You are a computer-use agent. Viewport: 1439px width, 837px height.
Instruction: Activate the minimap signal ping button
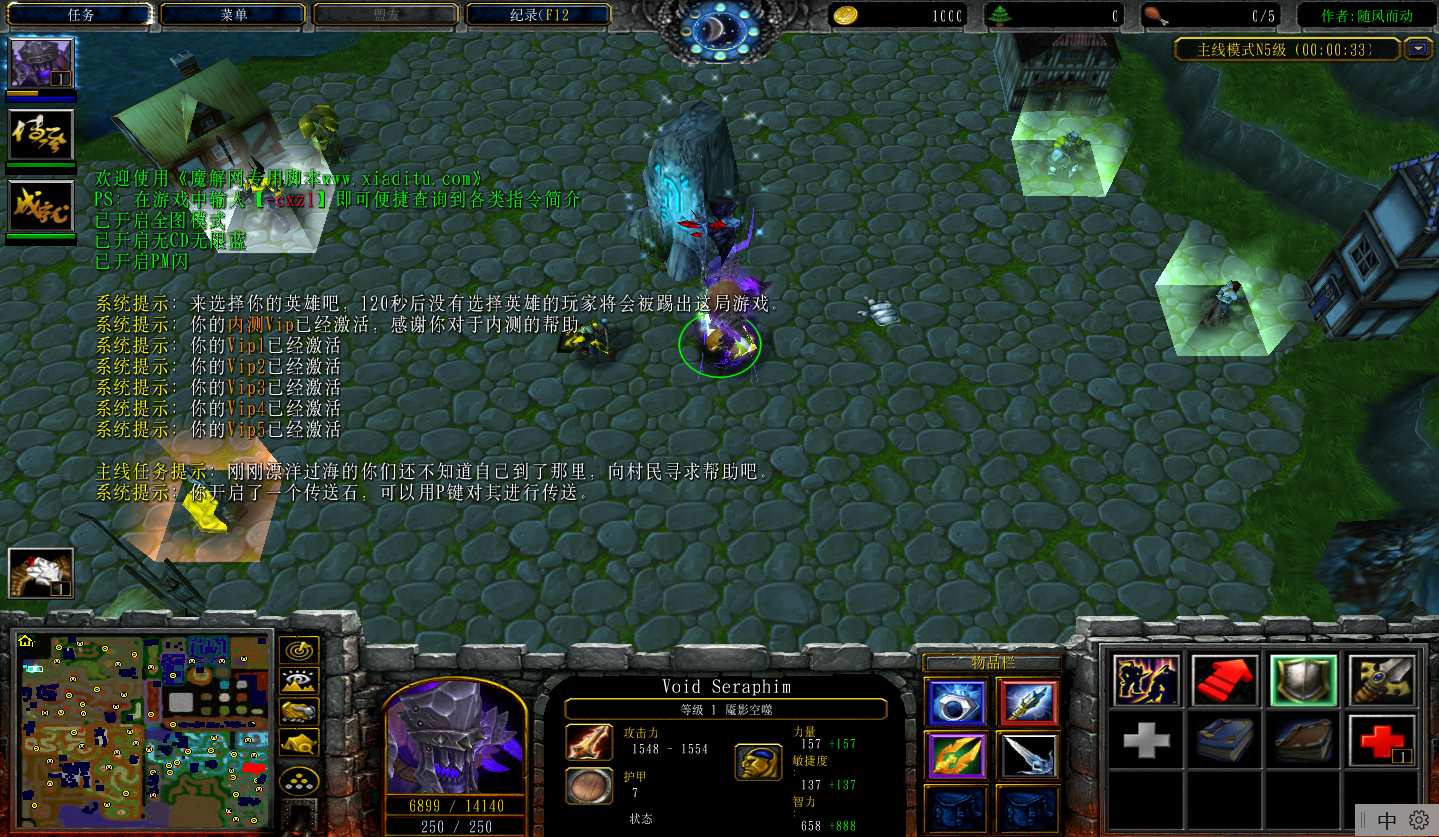coord(298,650)
